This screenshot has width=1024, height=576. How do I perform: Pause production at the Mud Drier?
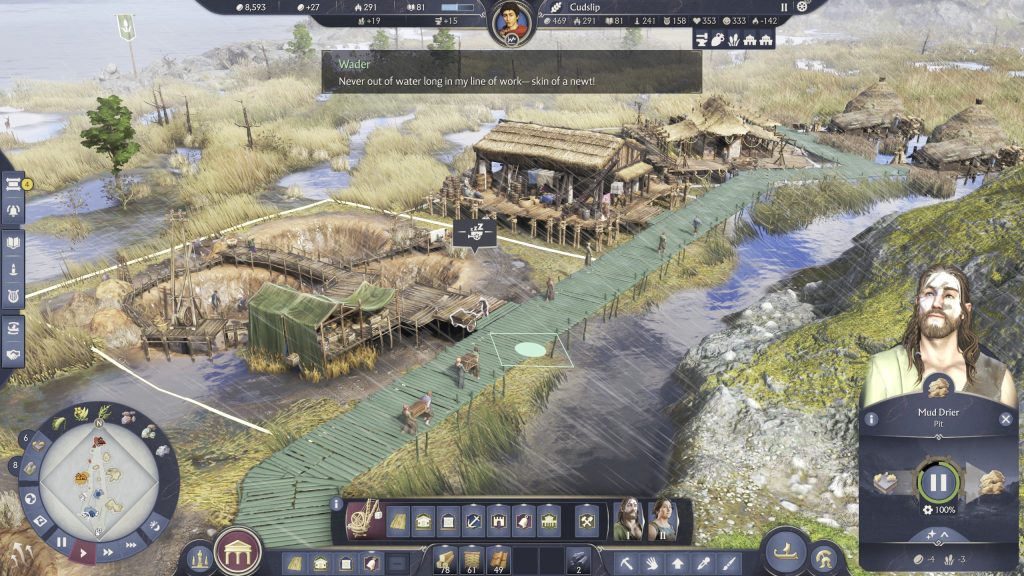938,482
